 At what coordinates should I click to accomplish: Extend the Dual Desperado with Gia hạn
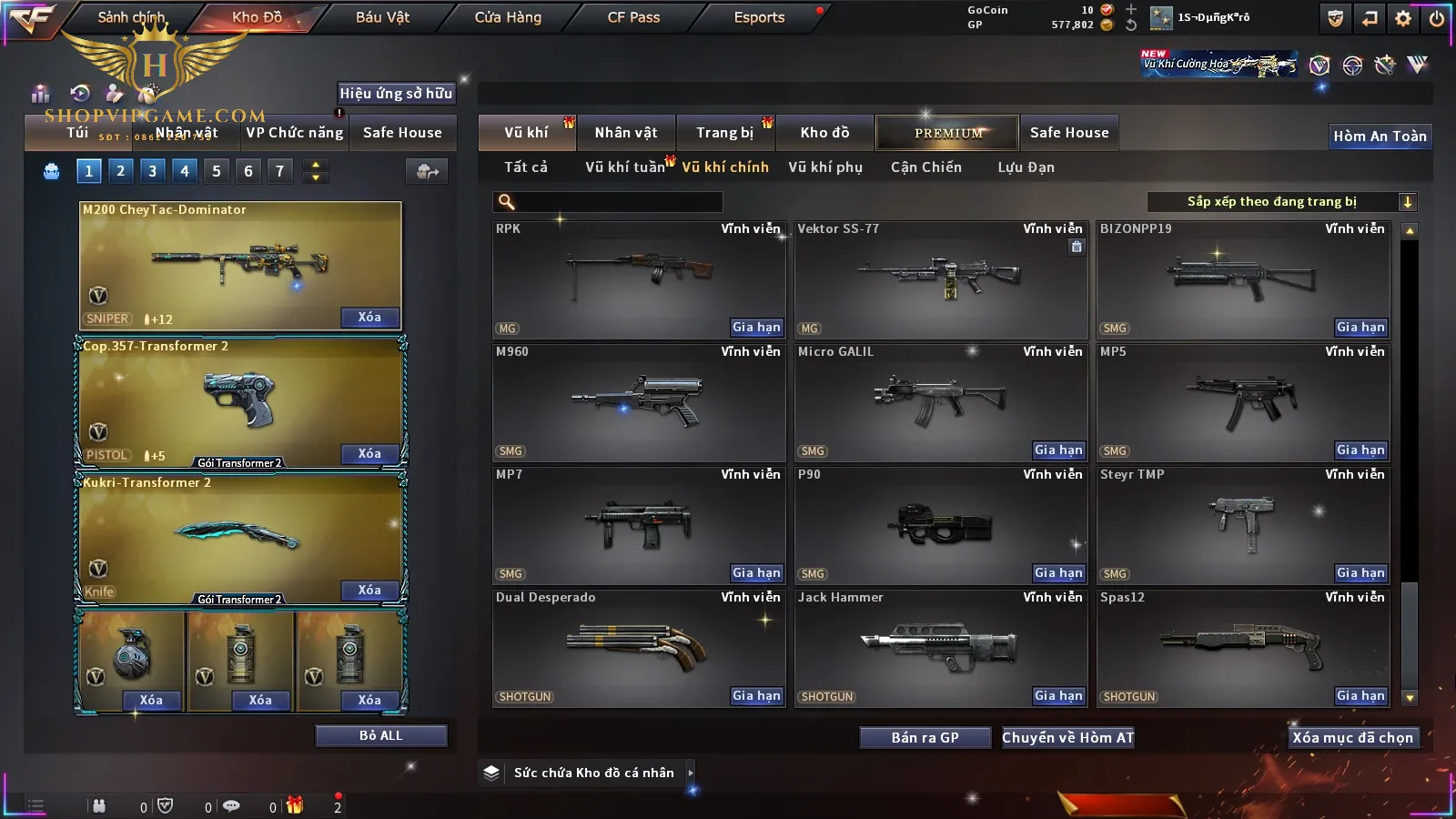(x=756, y=696)
